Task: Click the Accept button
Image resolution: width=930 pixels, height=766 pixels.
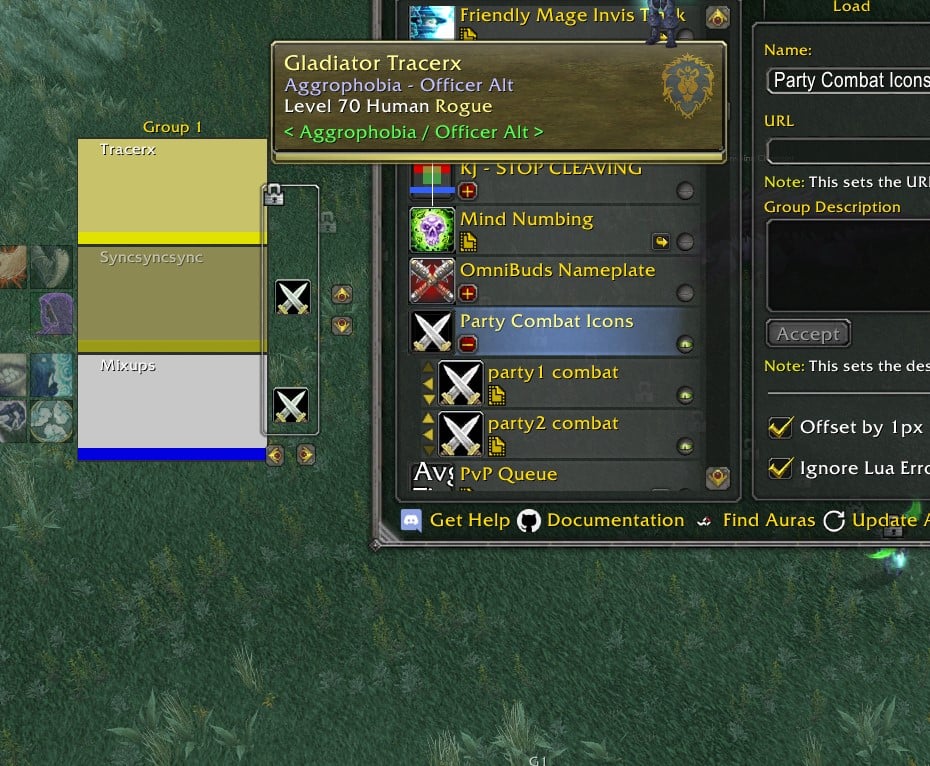Action: coord(808,334)
